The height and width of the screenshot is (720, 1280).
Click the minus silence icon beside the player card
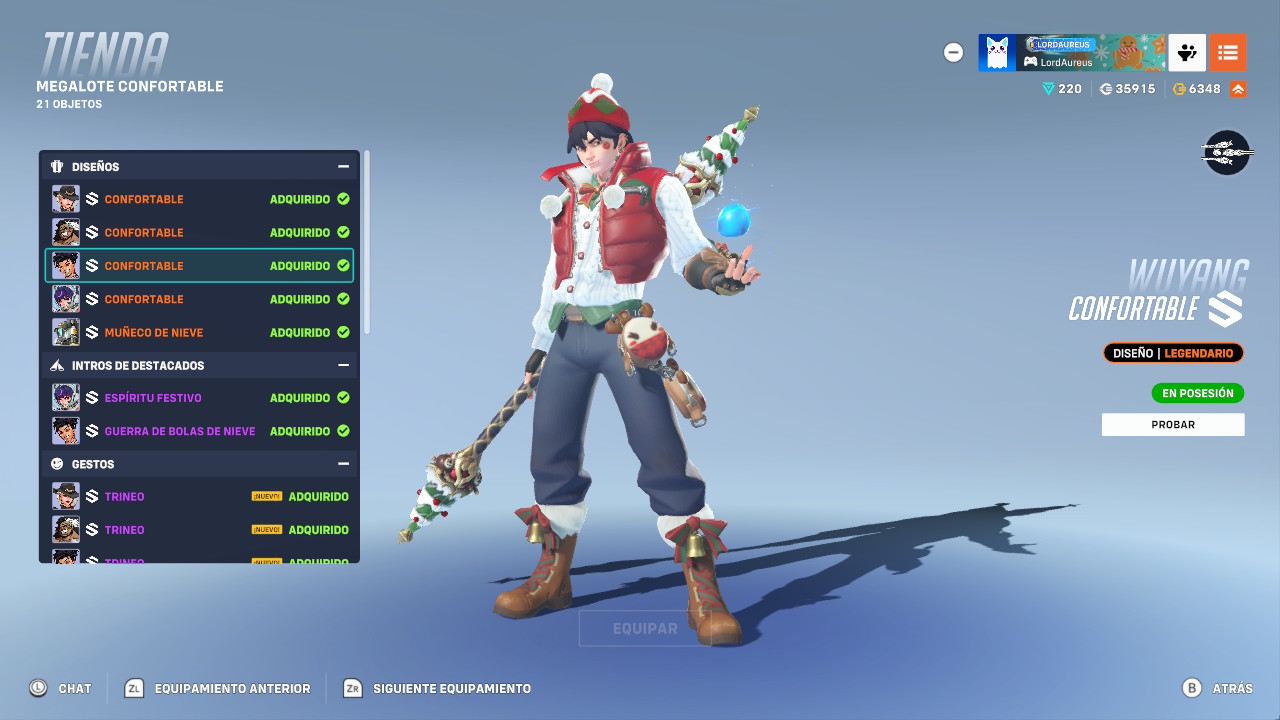click(x=953, y=52)
